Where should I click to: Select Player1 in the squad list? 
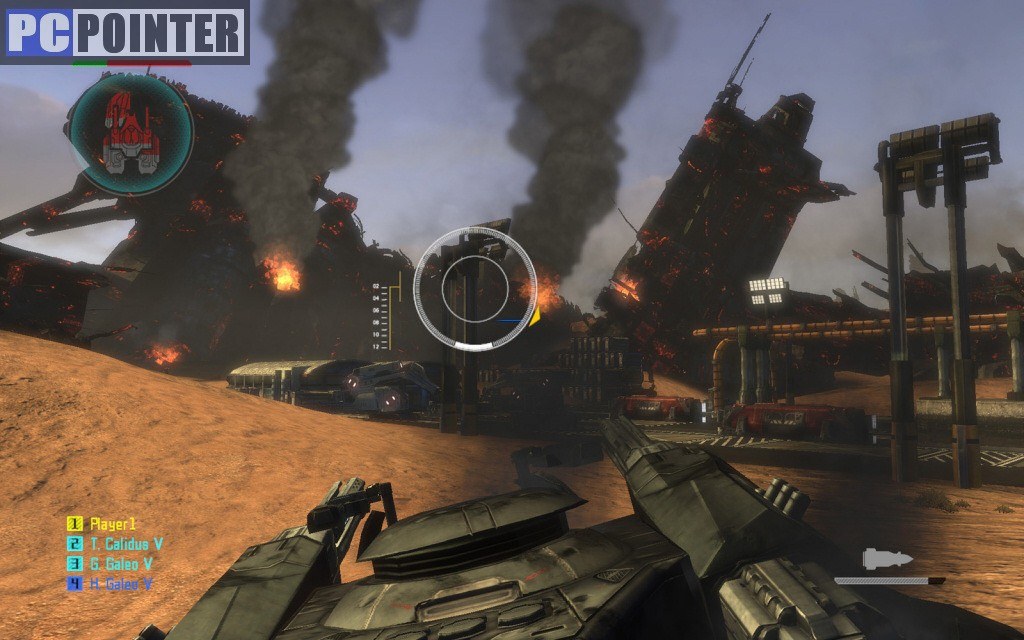tap(112, 523)
